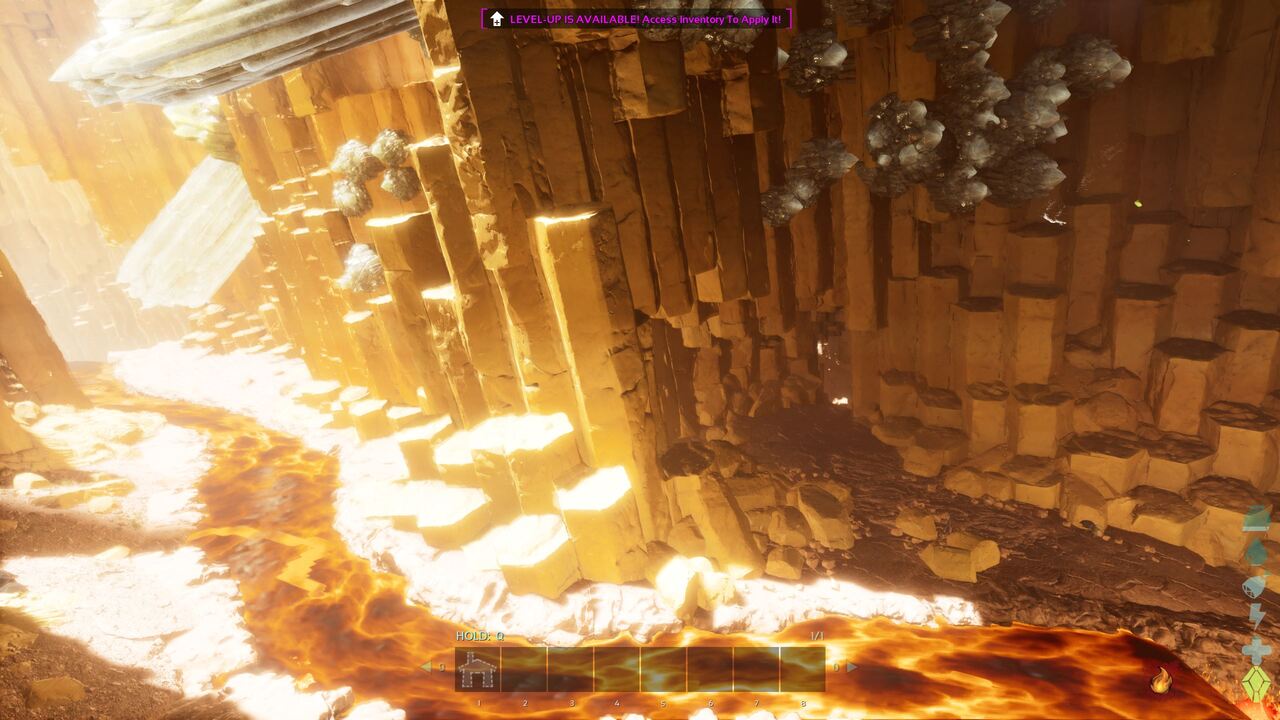Screen dimensions: 1280x720
Task: Click the carry weight status icon
Action: 1256,519
